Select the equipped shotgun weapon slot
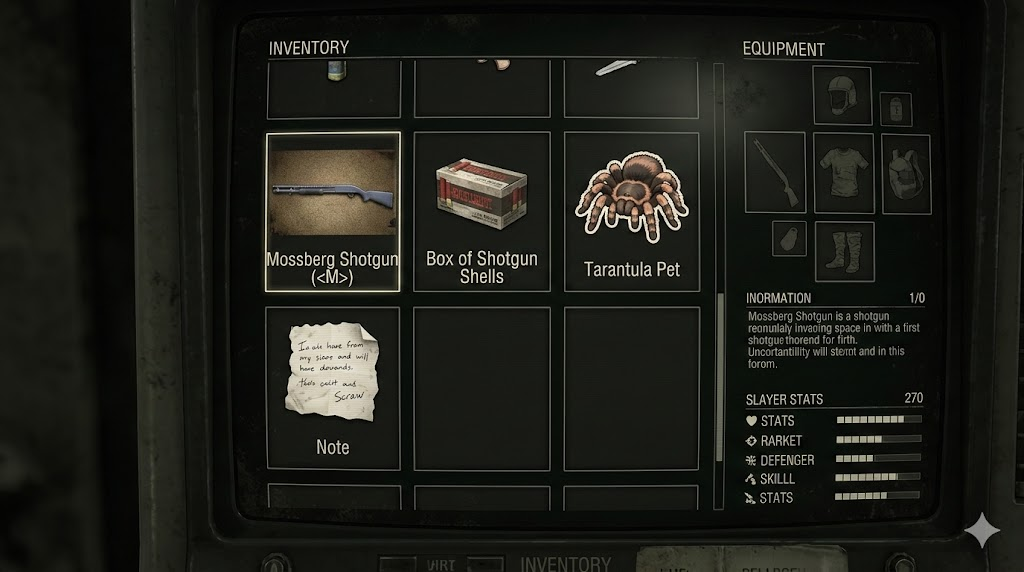 [775, 172]
